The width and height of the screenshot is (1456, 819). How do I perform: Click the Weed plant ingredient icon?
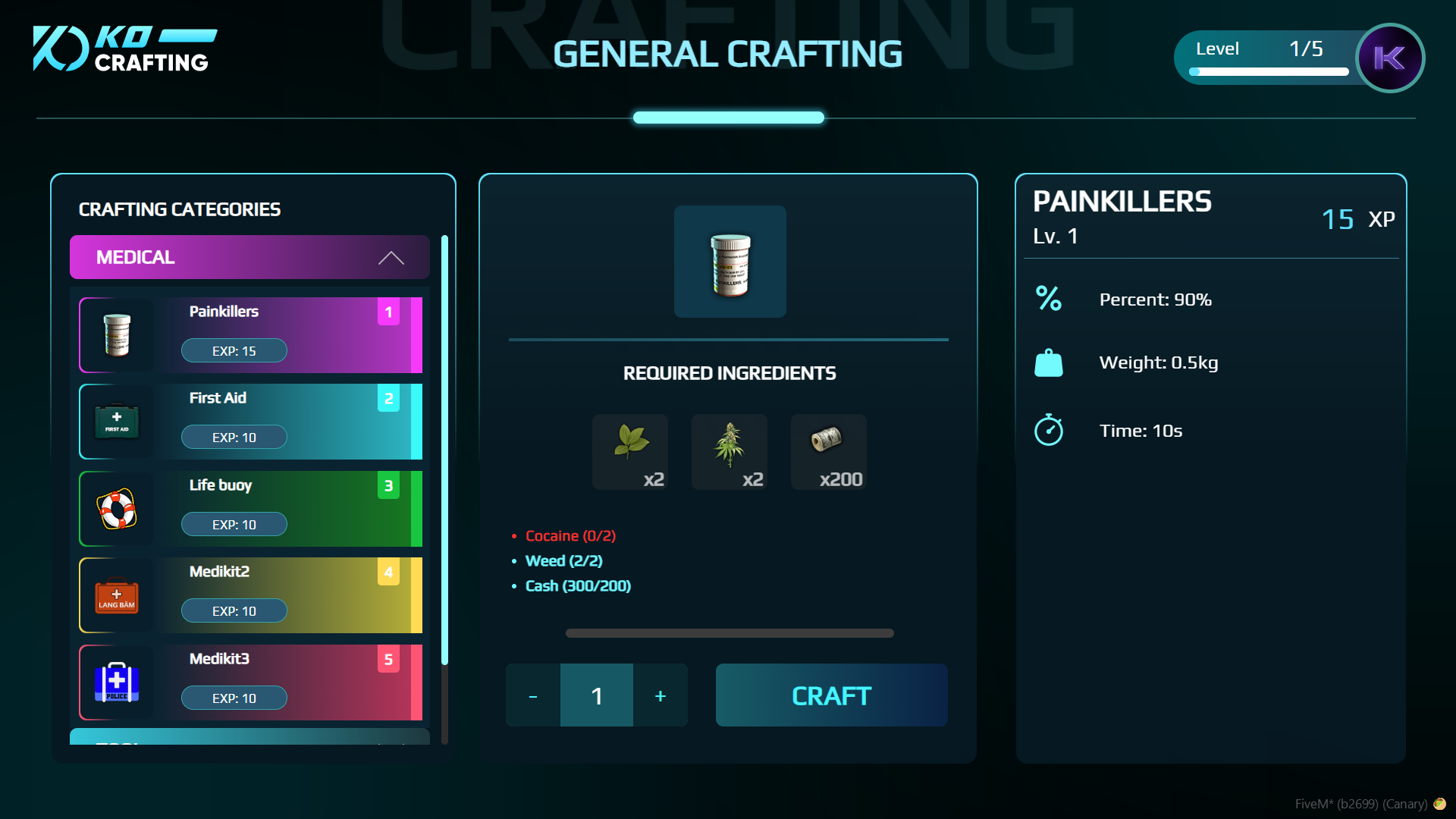[729, 447]
